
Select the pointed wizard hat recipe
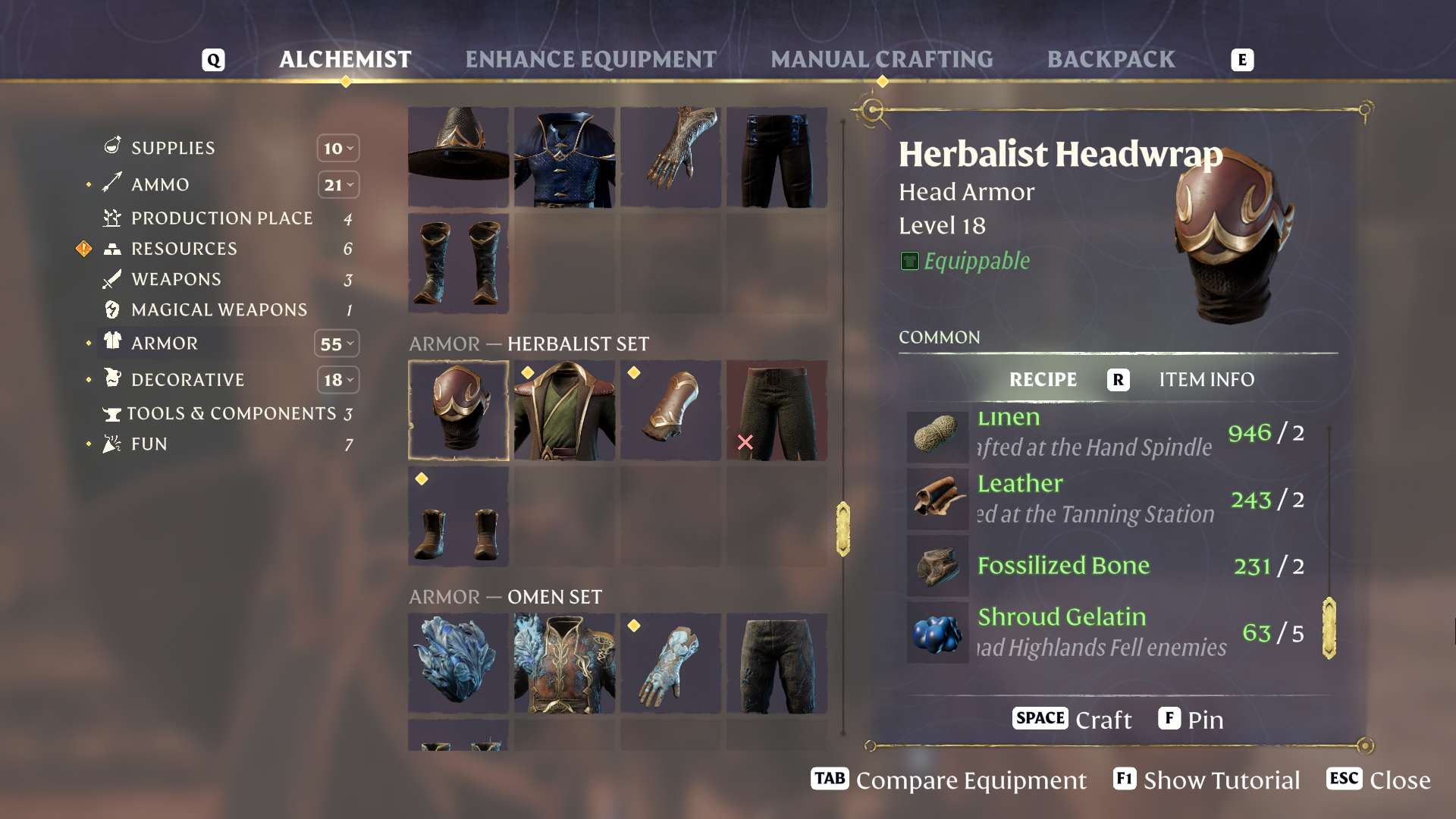point(458,157)
